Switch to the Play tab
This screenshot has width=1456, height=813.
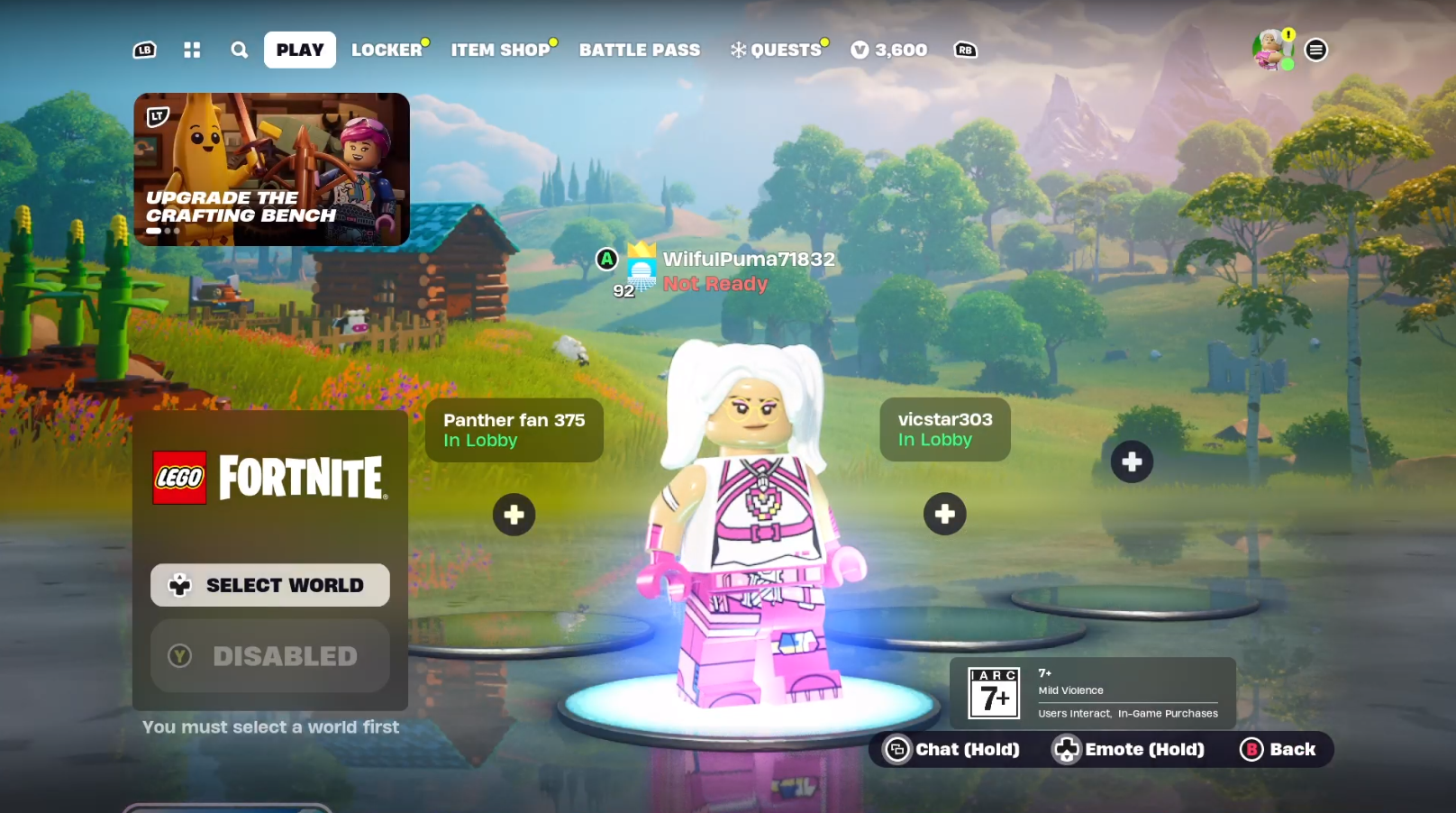point(299,50)
